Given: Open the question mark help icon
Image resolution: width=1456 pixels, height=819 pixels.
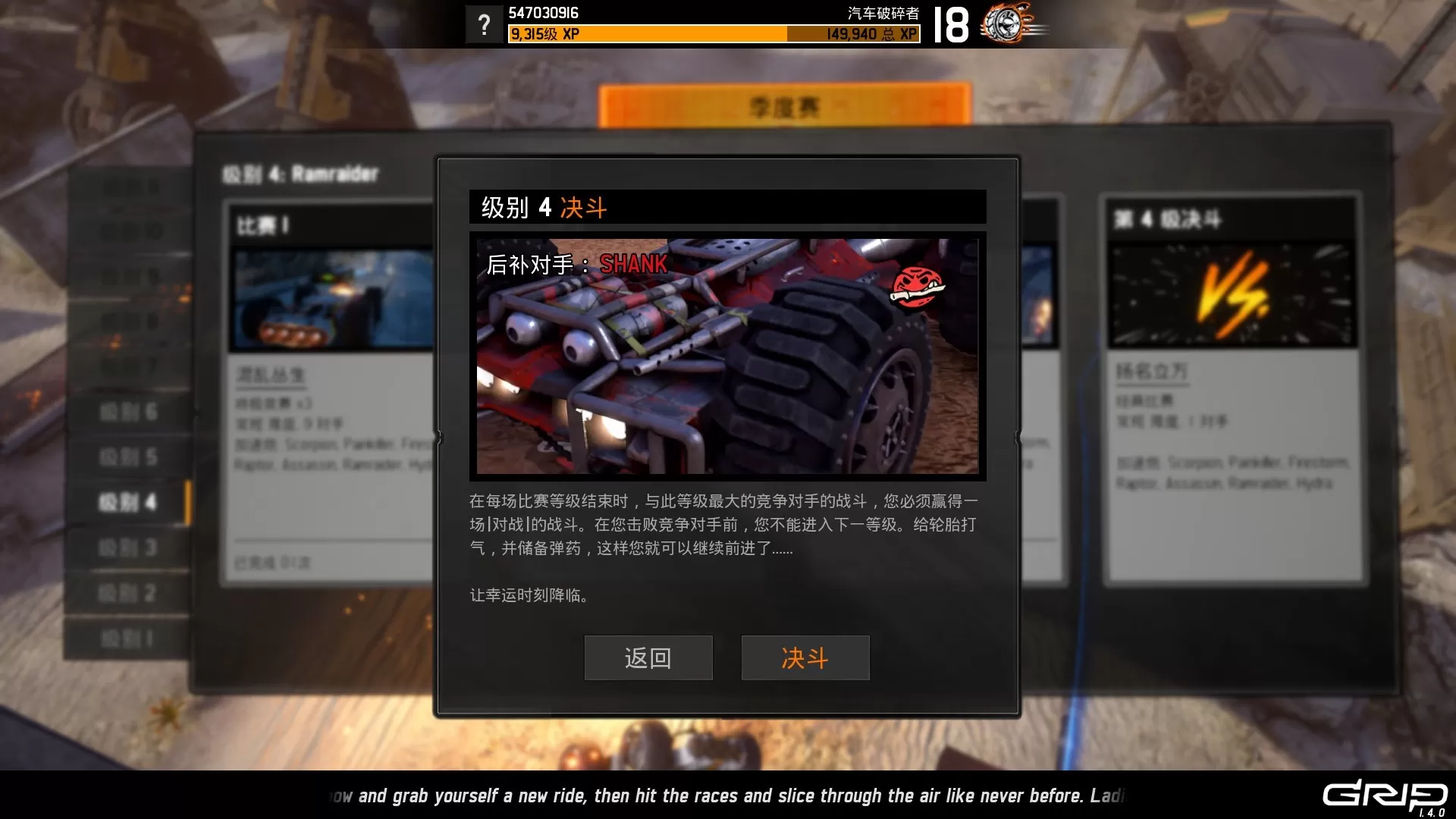Looking at the screenshot, I should pyautogui.click(x=484, y=25).
